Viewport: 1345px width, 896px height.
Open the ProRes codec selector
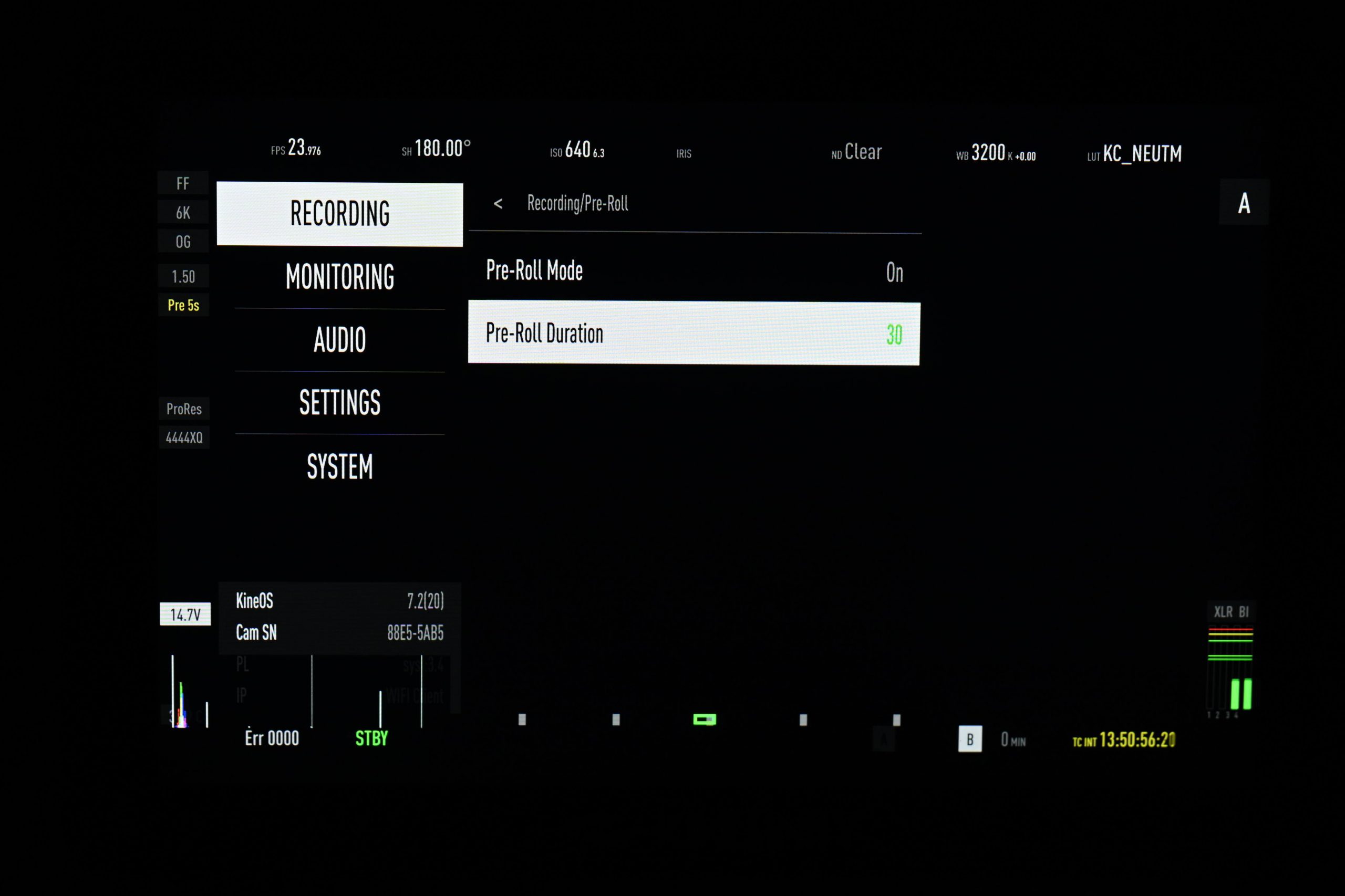click(183, 408)
